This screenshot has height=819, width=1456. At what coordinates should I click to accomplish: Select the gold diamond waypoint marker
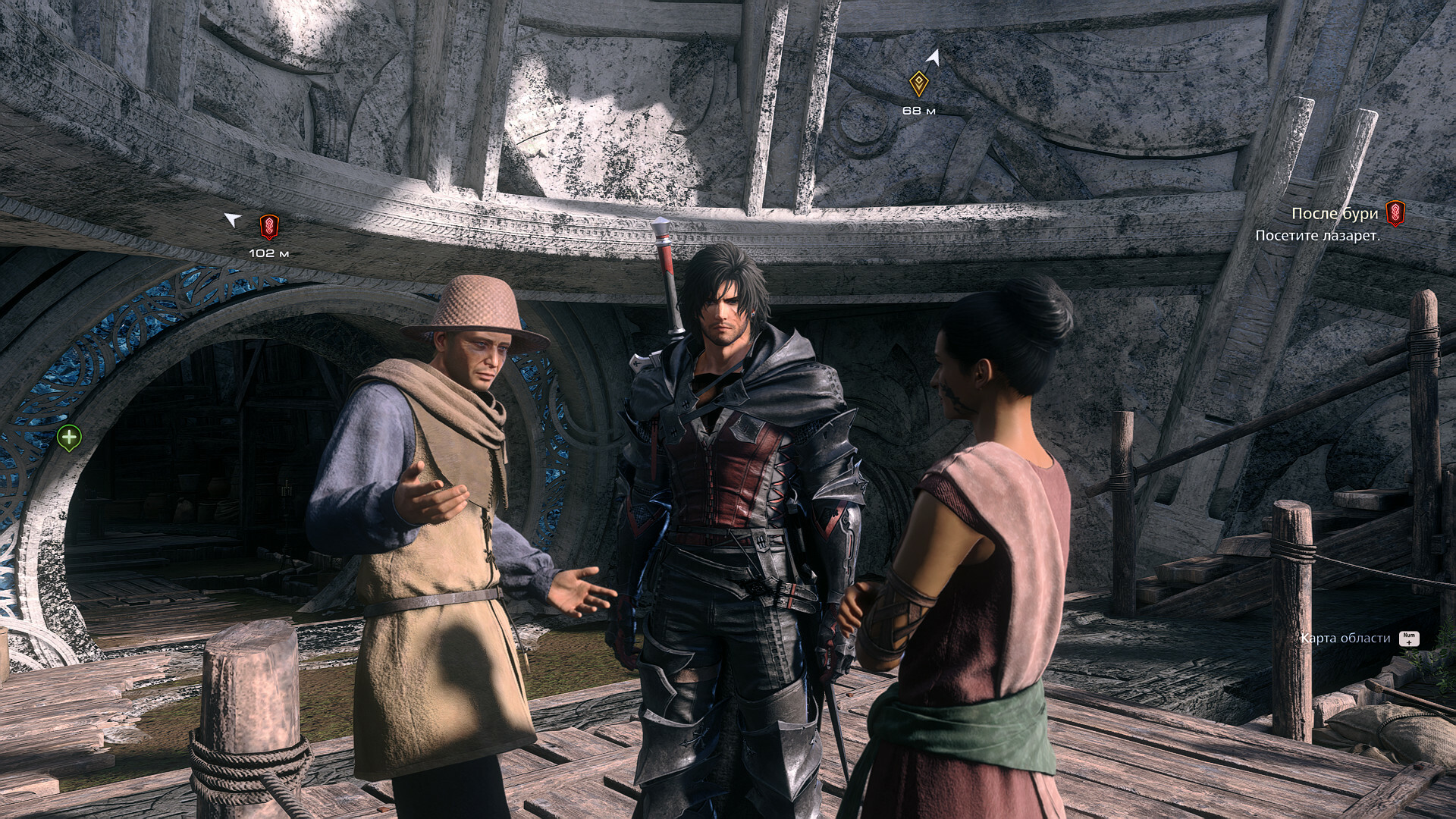[x=919, y=84]
